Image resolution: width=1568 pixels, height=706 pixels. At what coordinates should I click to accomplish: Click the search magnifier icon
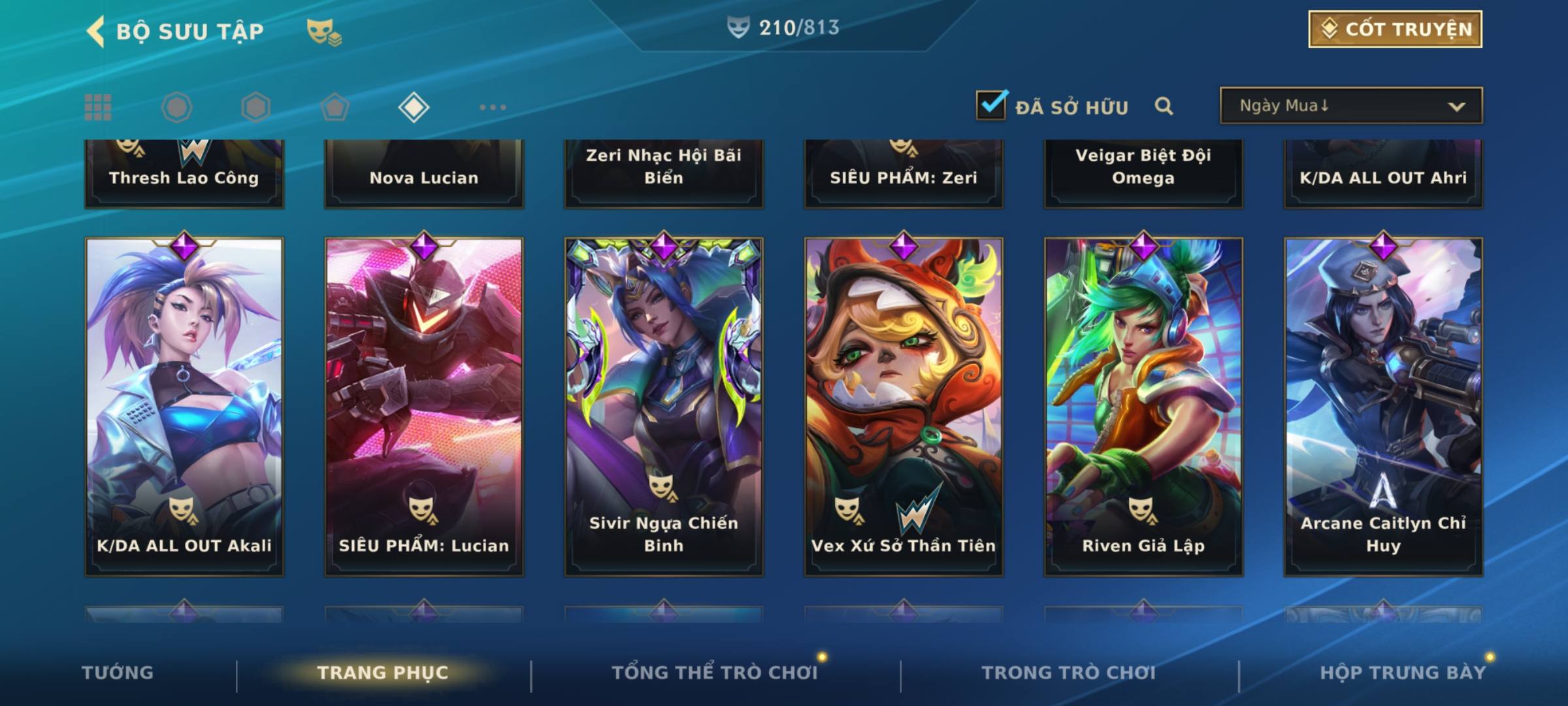[1164, 106]
